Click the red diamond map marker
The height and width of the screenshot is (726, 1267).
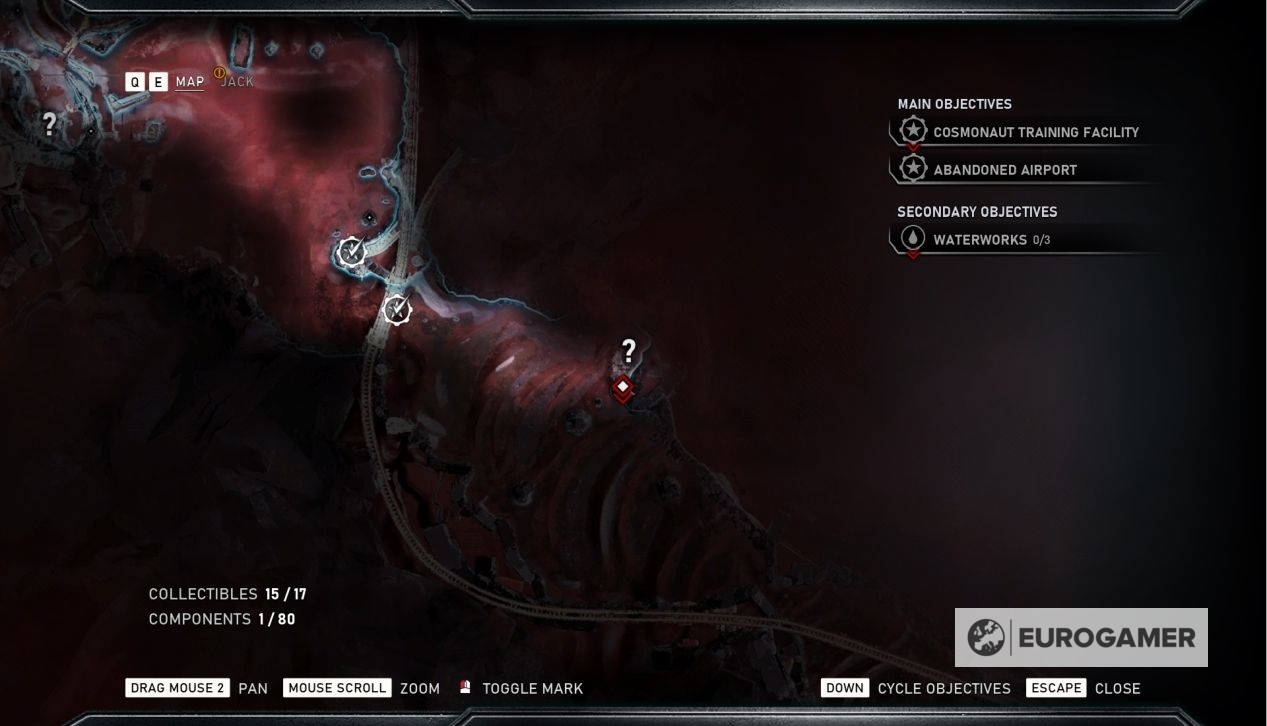(x=623, y=388)
